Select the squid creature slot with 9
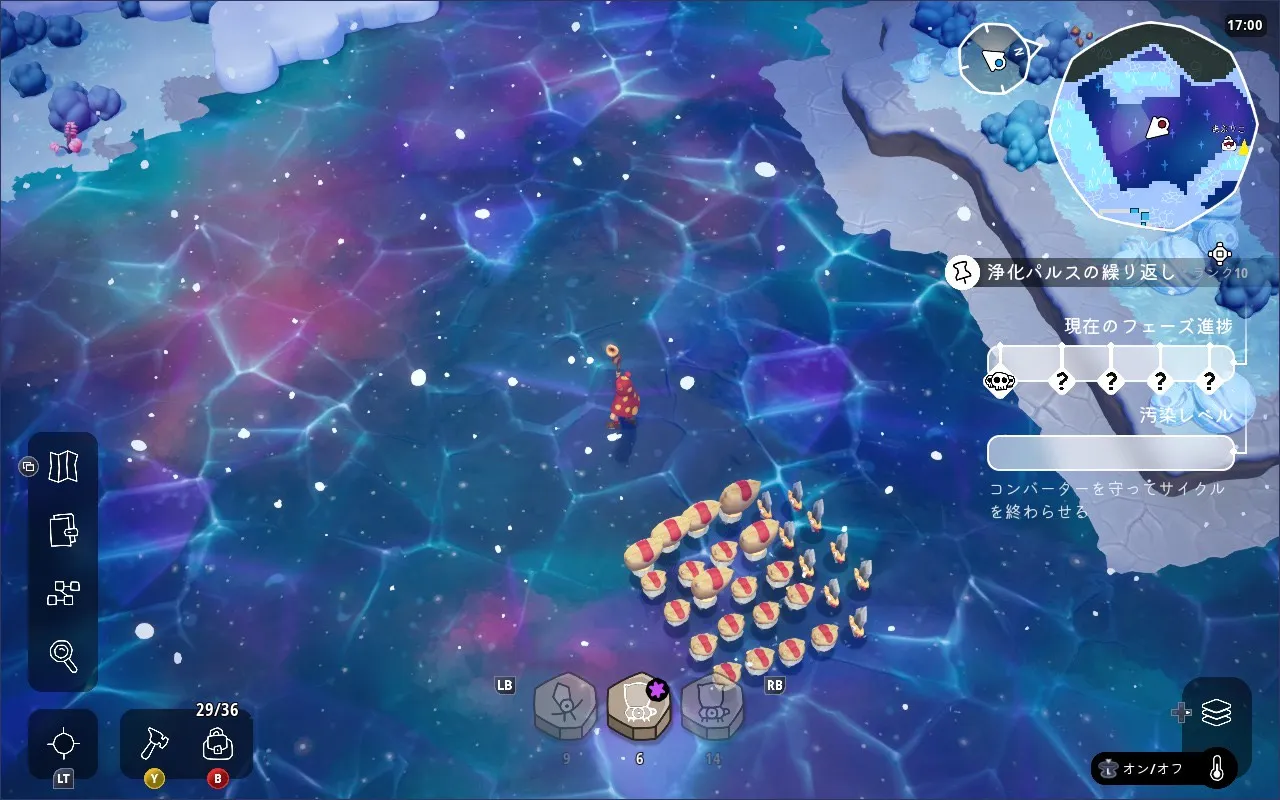 click(x=566, y=707)
